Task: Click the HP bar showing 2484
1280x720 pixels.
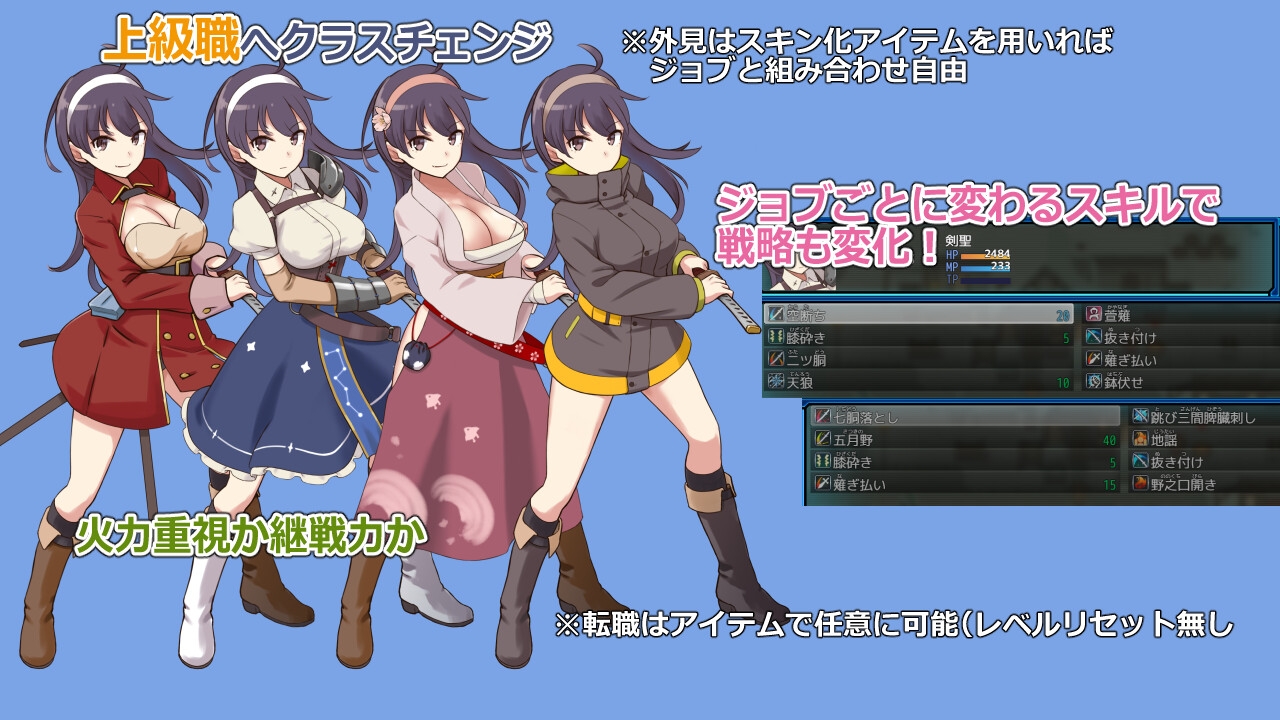Action: [986, 254]
